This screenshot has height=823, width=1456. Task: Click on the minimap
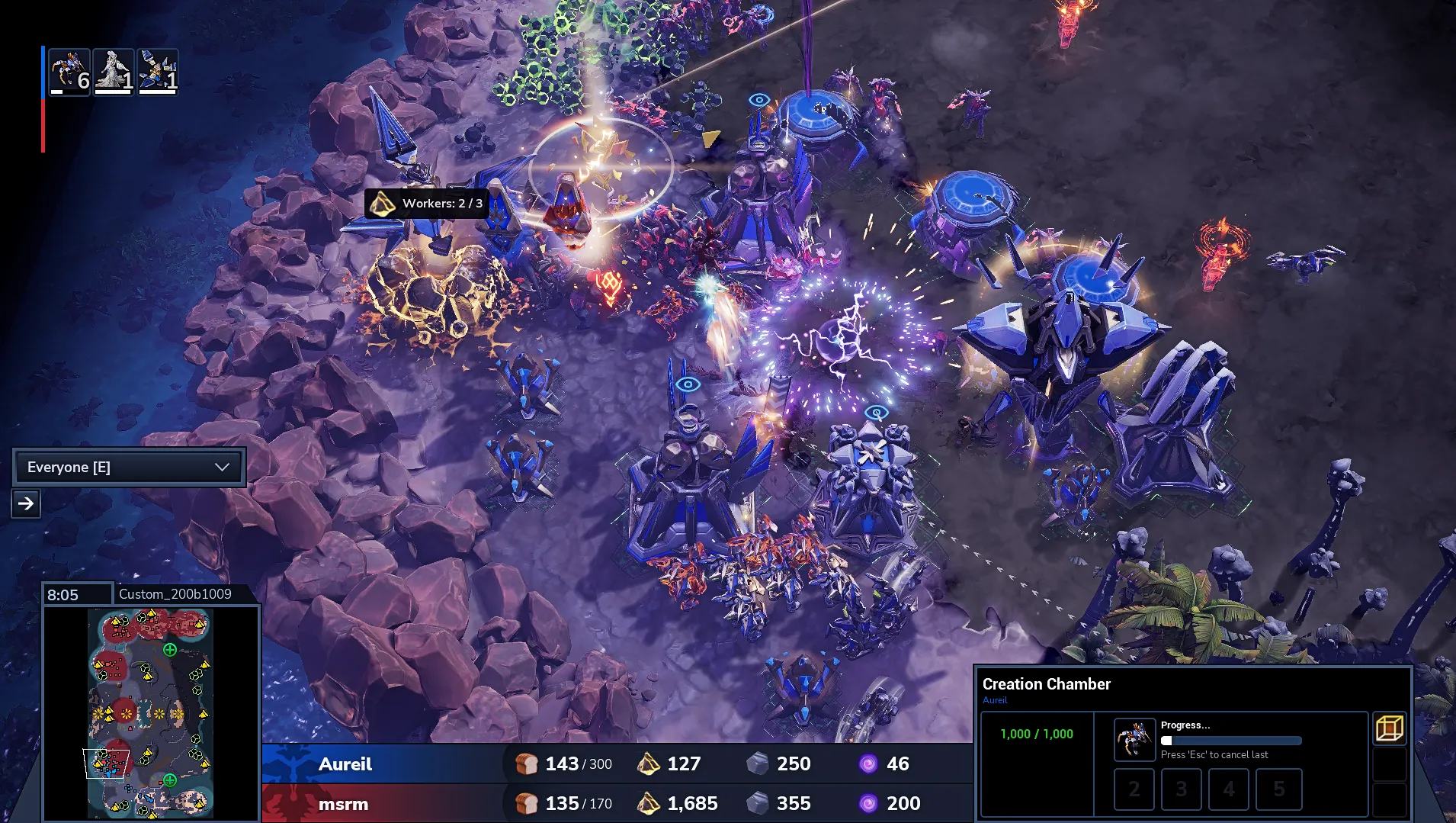pyautogui.click(x=150, y=712)
